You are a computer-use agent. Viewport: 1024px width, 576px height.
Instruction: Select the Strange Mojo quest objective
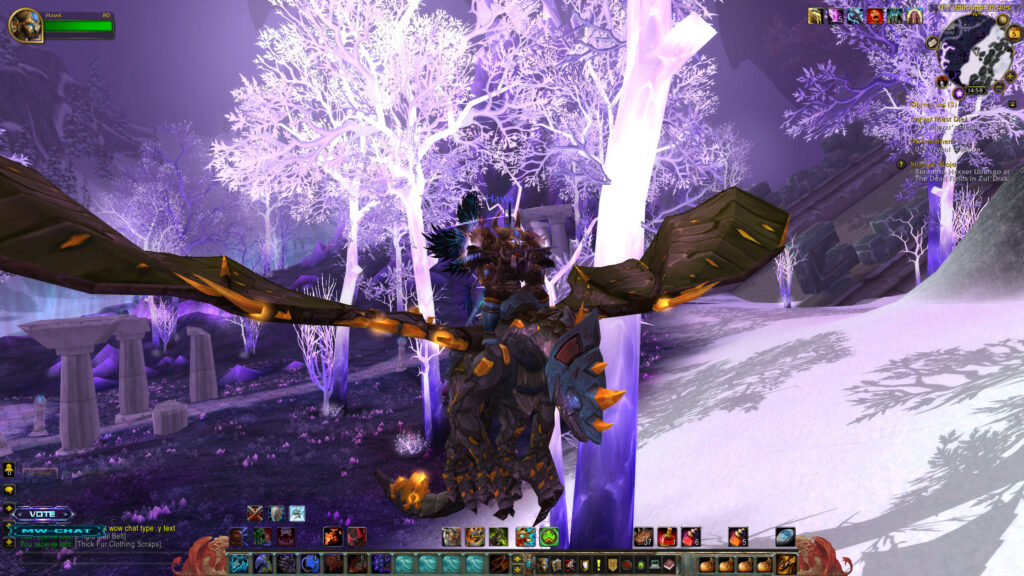coord(936,164)
